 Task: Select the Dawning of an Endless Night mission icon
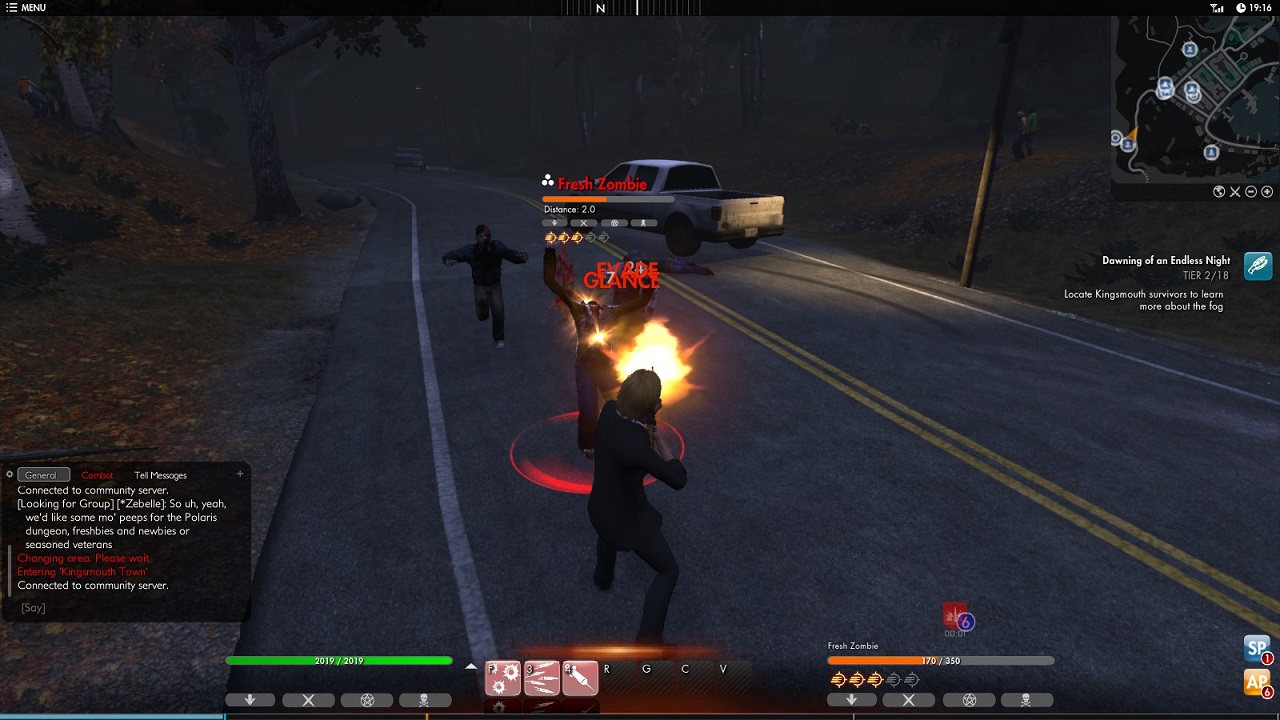pyautogui.click(x=1258, y=265)
